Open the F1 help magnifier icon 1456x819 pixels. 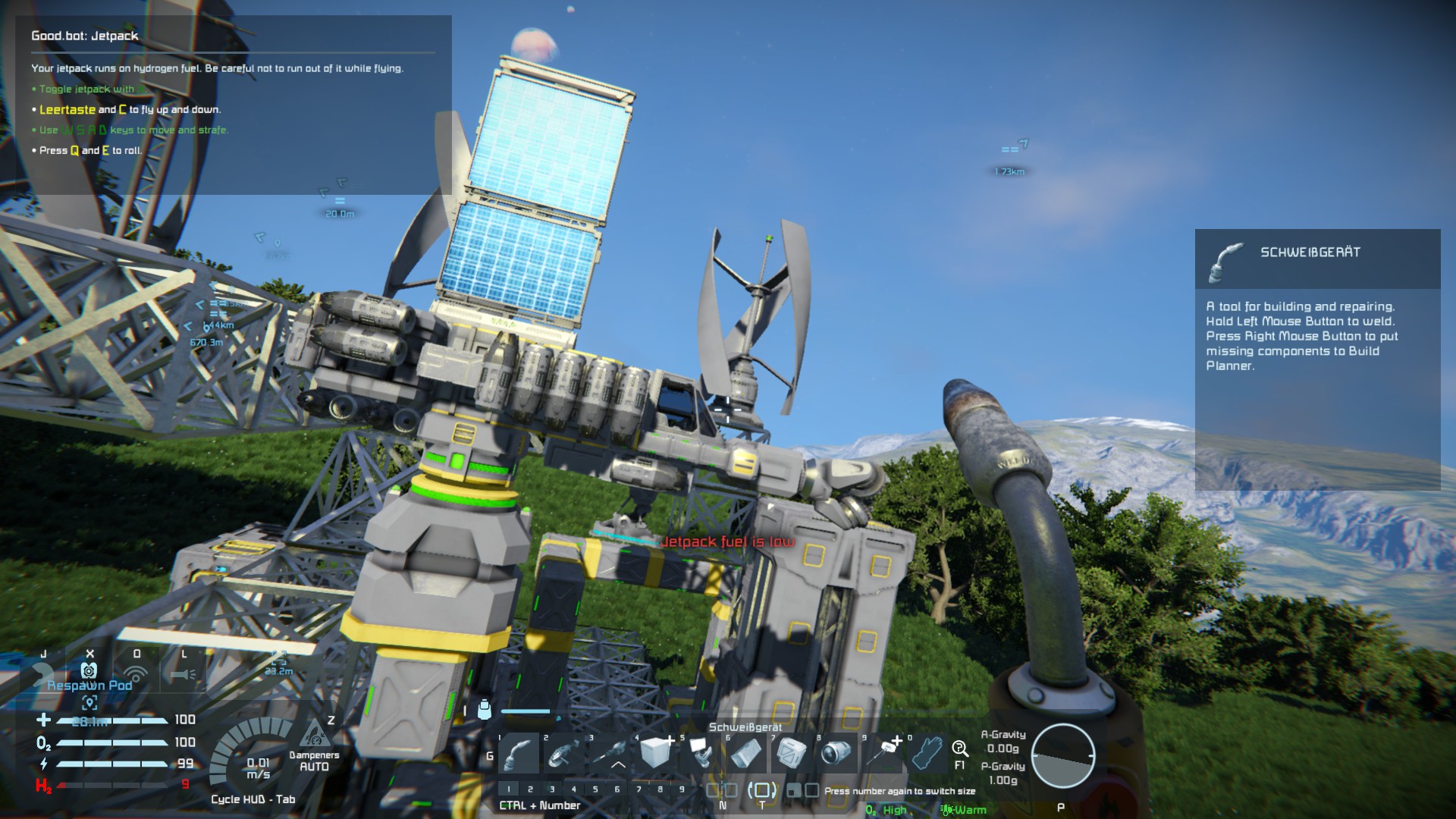point(960,750)
